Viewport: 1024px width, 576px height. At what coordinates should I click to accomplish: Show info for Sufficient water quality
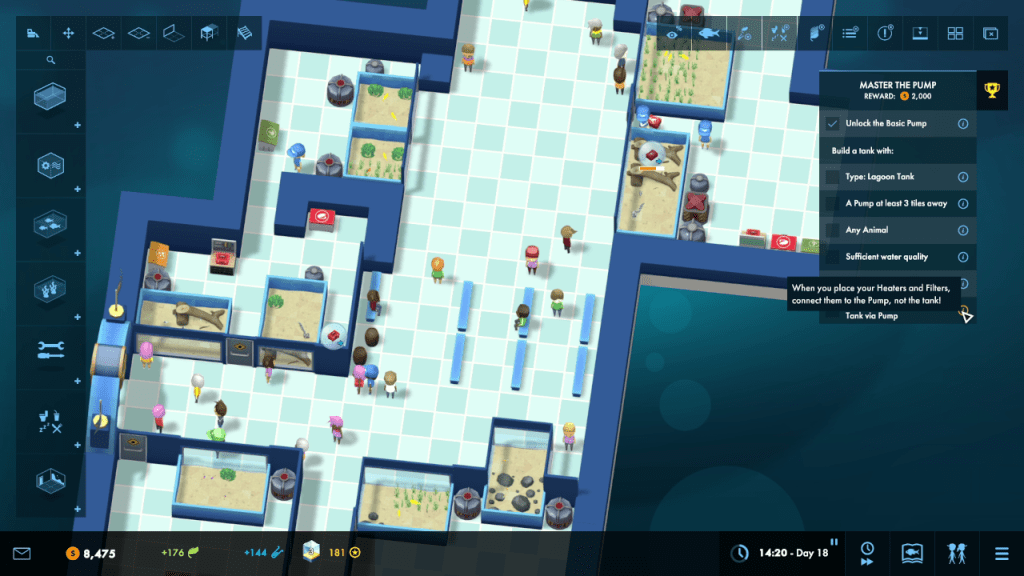pos(963,257)
